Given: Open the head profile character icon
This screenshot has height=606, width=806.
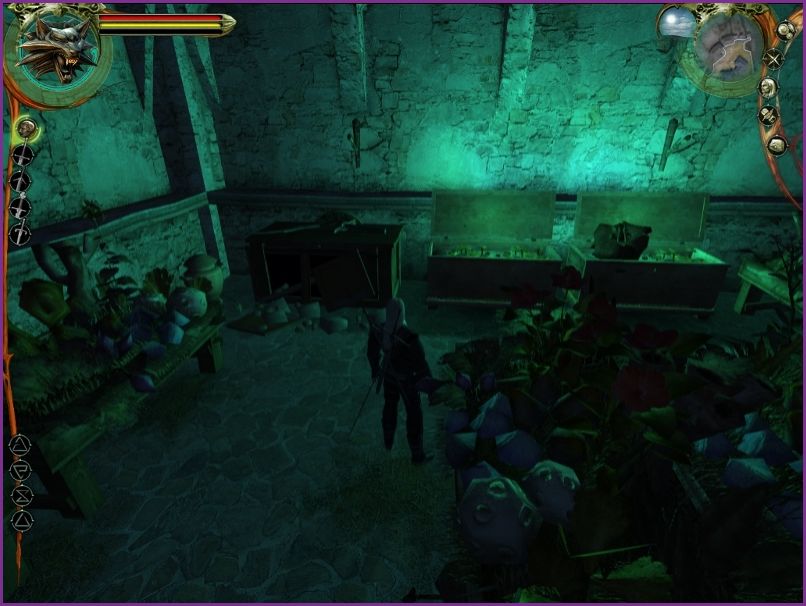Looking at the screenshot, I should [768, 87].
